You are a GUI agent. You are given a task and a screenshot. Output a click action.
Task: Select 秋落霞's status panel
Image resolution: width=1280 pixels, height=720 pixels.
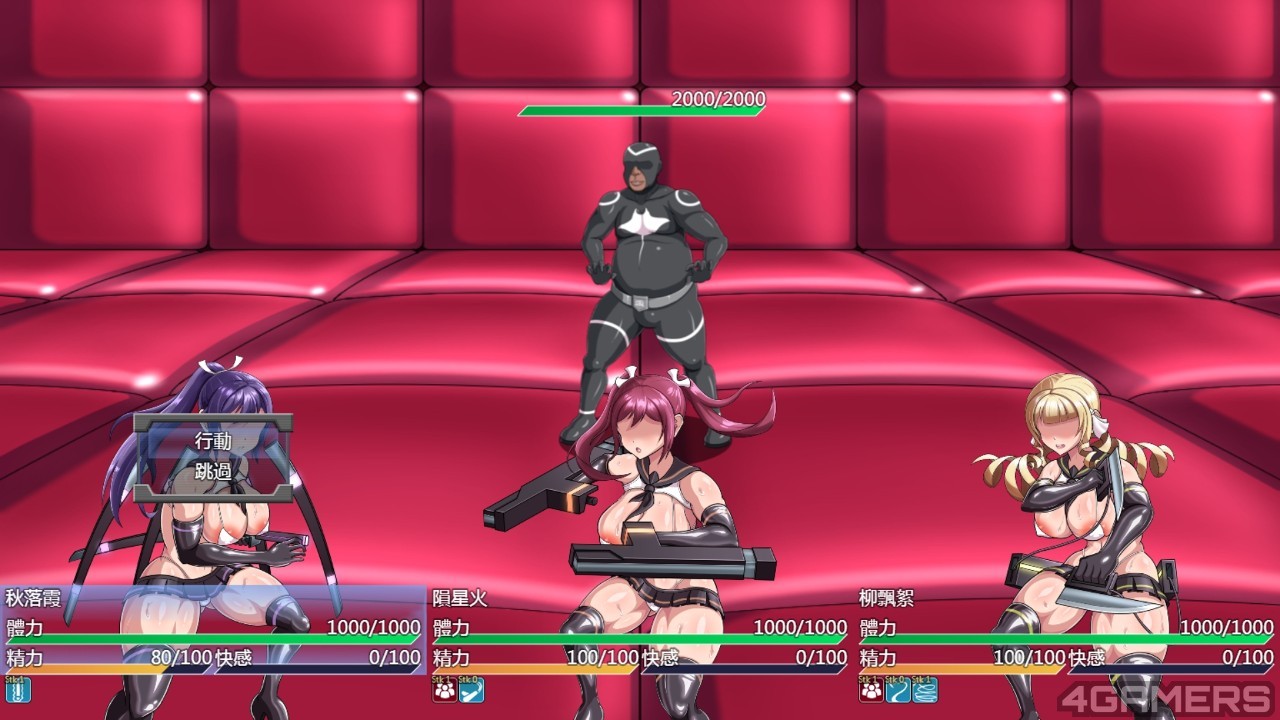(213, 630)
